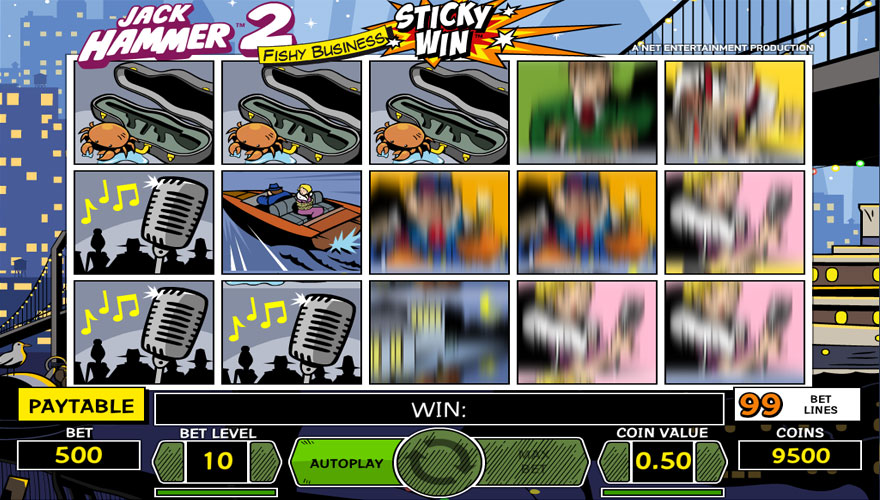Adjust the bet level slider bar

(216, 492)
